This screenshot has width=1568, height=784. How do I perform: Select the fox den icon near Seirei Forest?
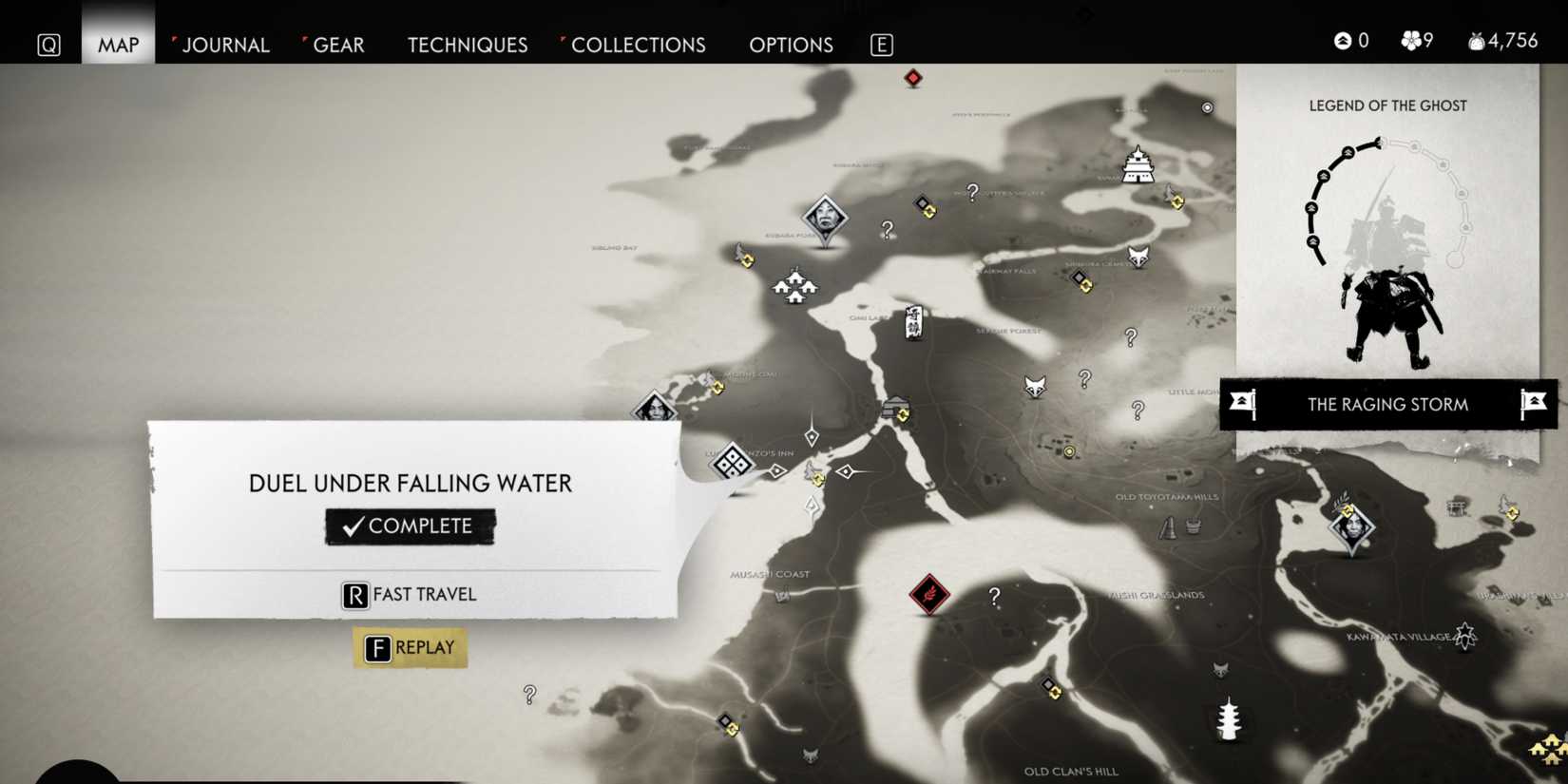click(x=1035, y=388)
